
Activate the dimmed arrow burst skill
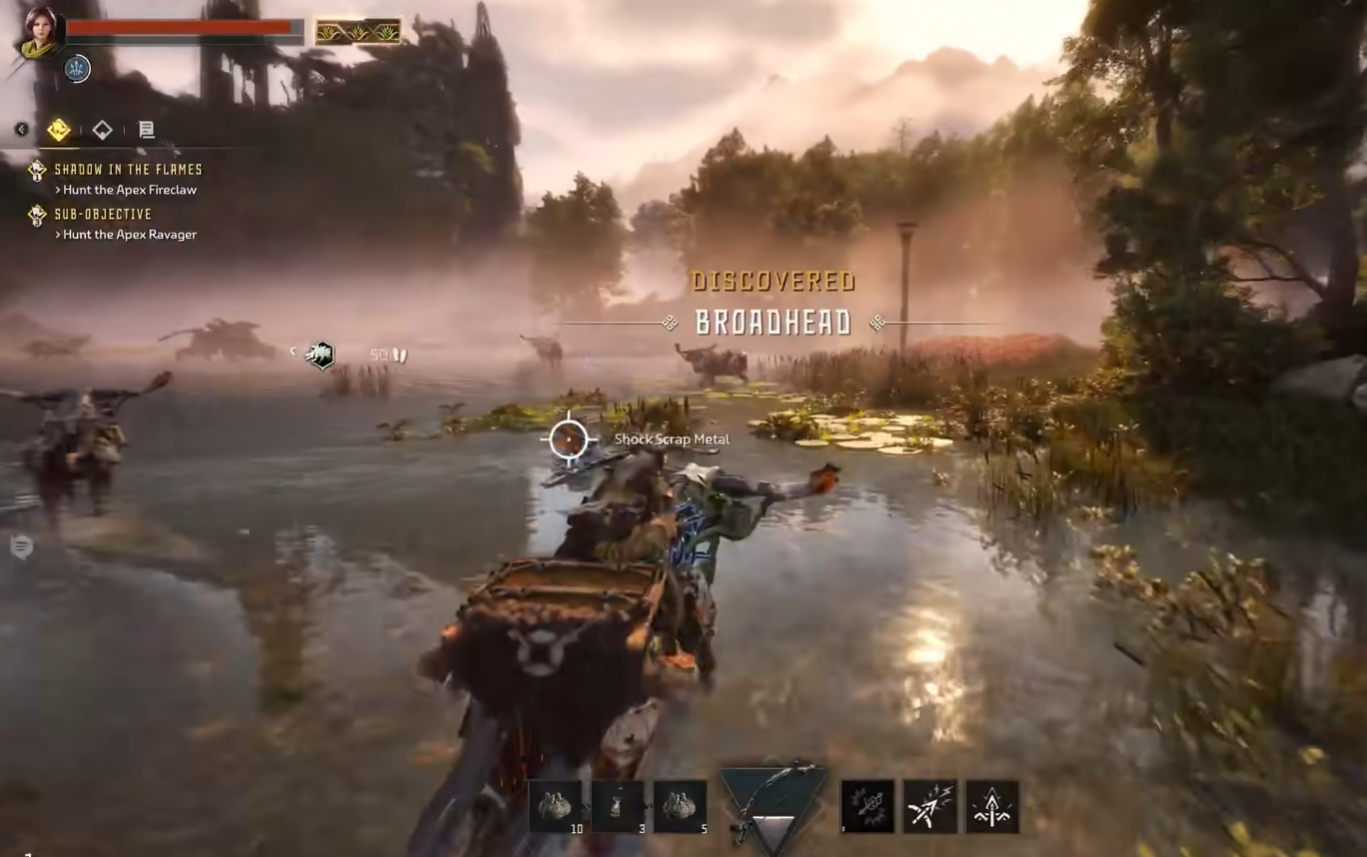pyautogui.click(x=867, y=806)
